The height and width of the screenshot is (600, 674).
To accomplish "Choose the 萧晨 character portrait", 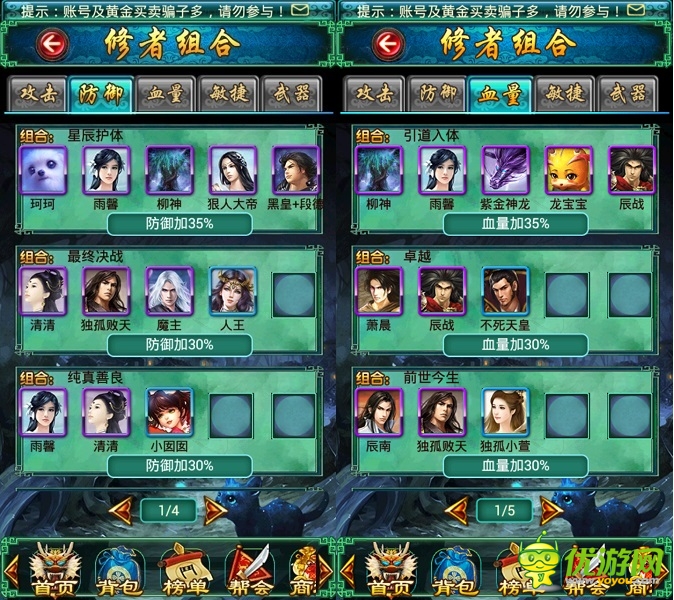I will coord(379,291).
